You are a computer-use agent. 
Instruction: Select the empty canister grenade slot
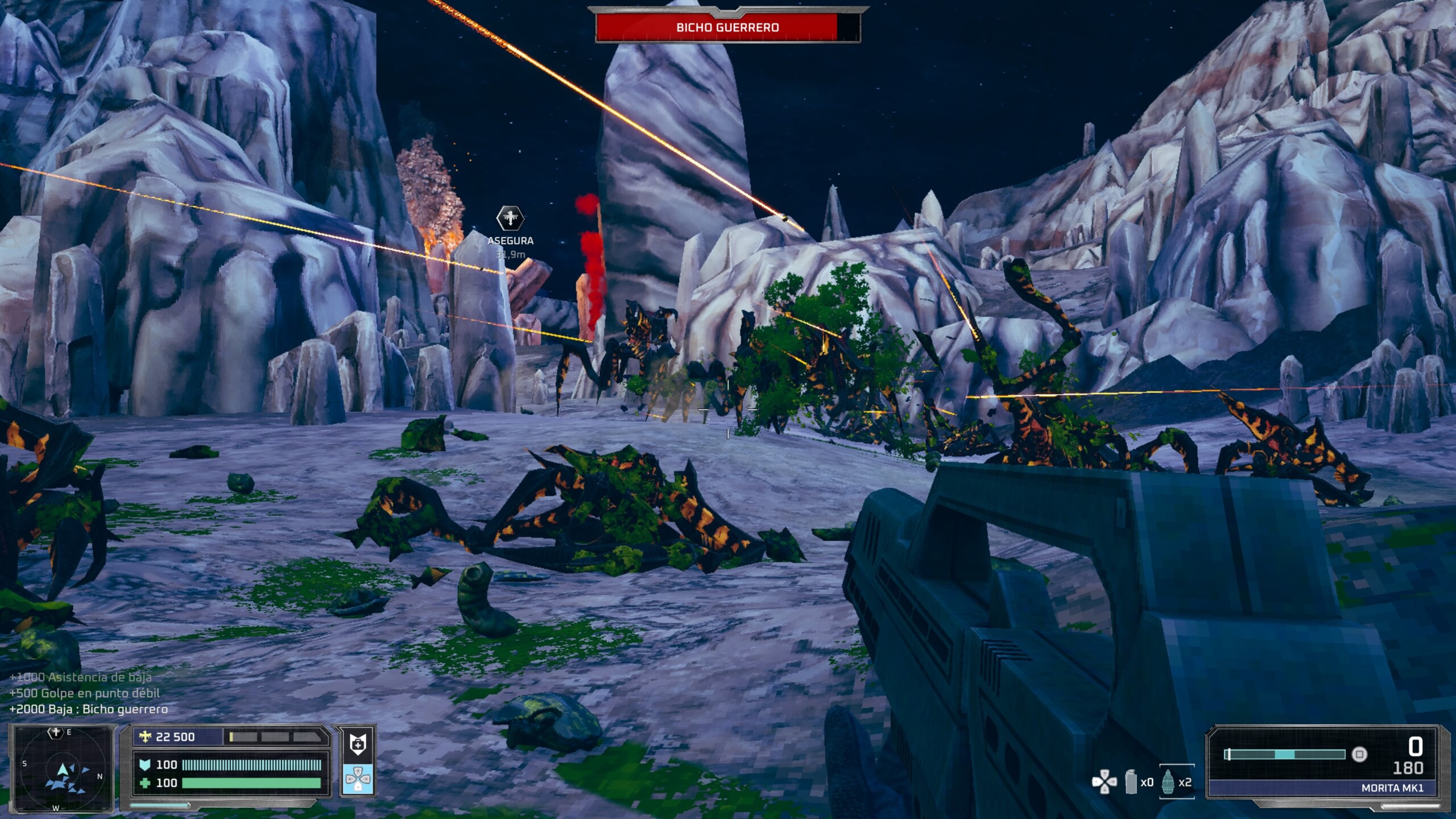point(1132,782)
